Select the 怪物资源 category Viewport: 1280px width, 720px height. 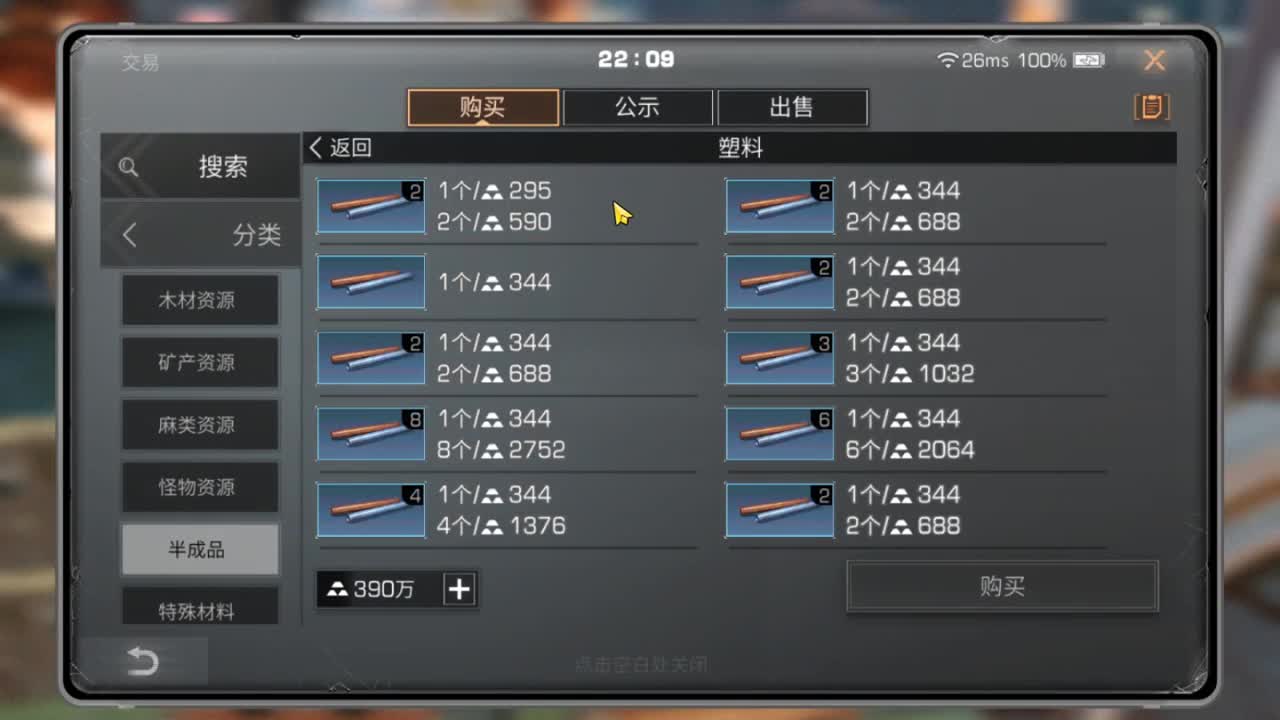[199, 487]
